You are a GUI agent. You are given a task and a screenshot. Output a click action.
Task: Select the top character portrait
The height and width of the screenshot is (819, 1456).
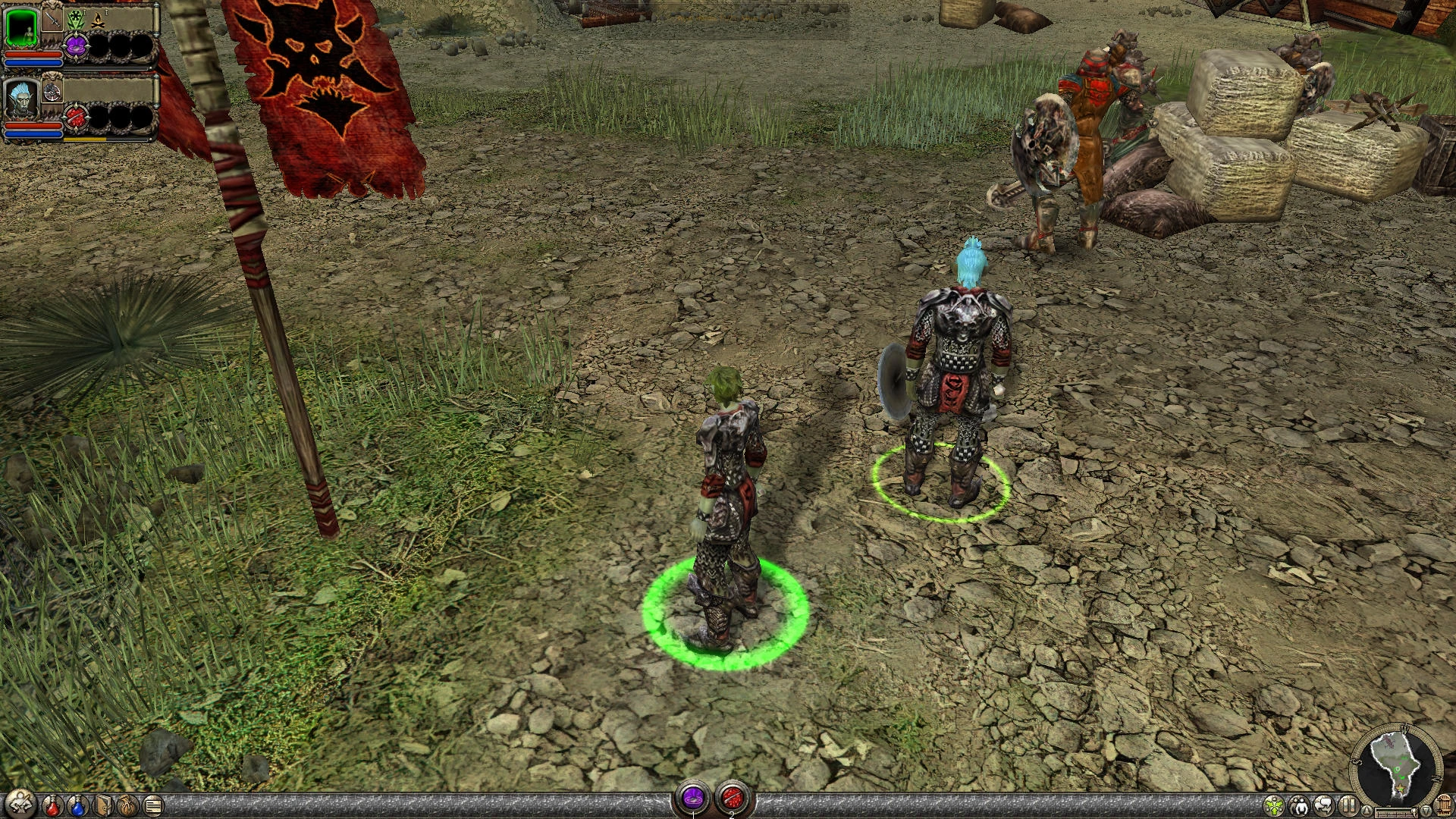click(22, 27)
